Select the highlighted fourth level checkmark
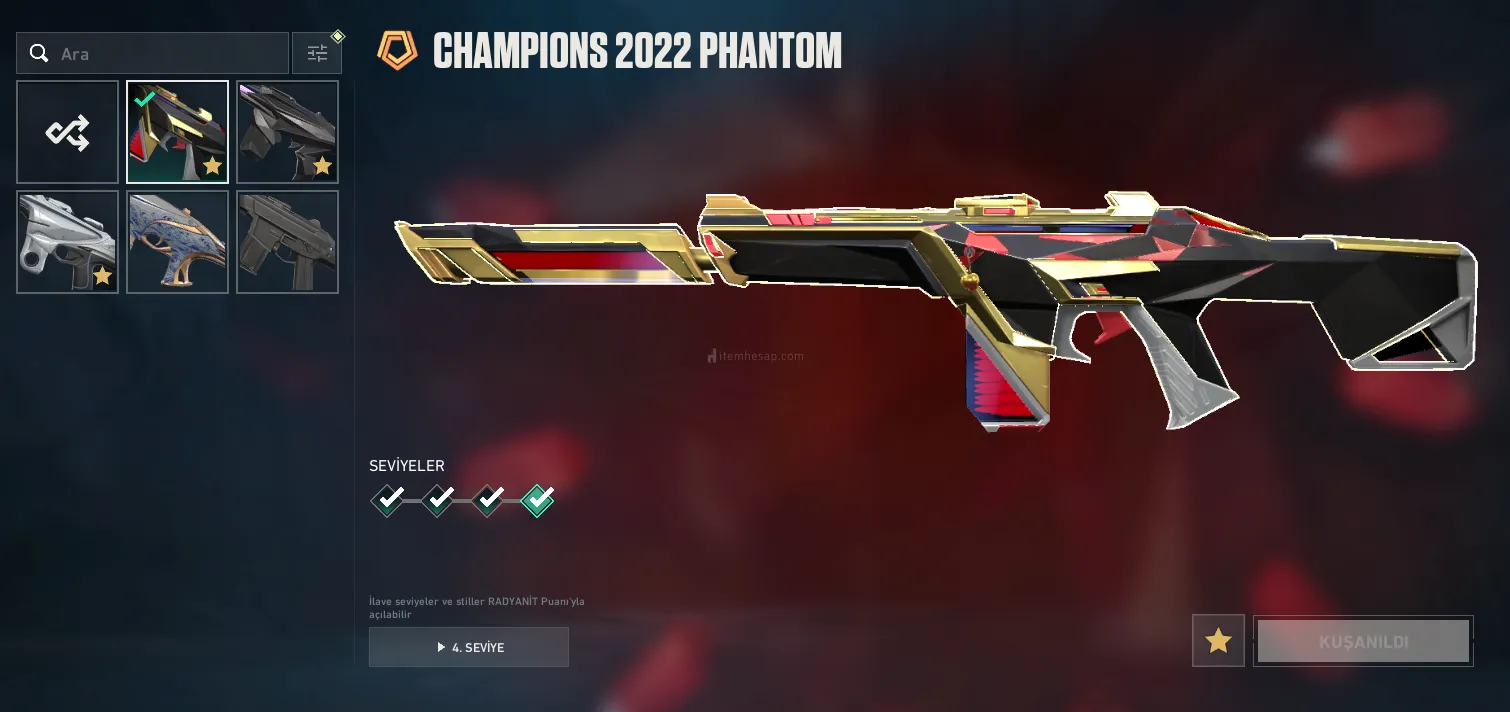Viewport: 1510px width, 712px height. coord(538,498)
